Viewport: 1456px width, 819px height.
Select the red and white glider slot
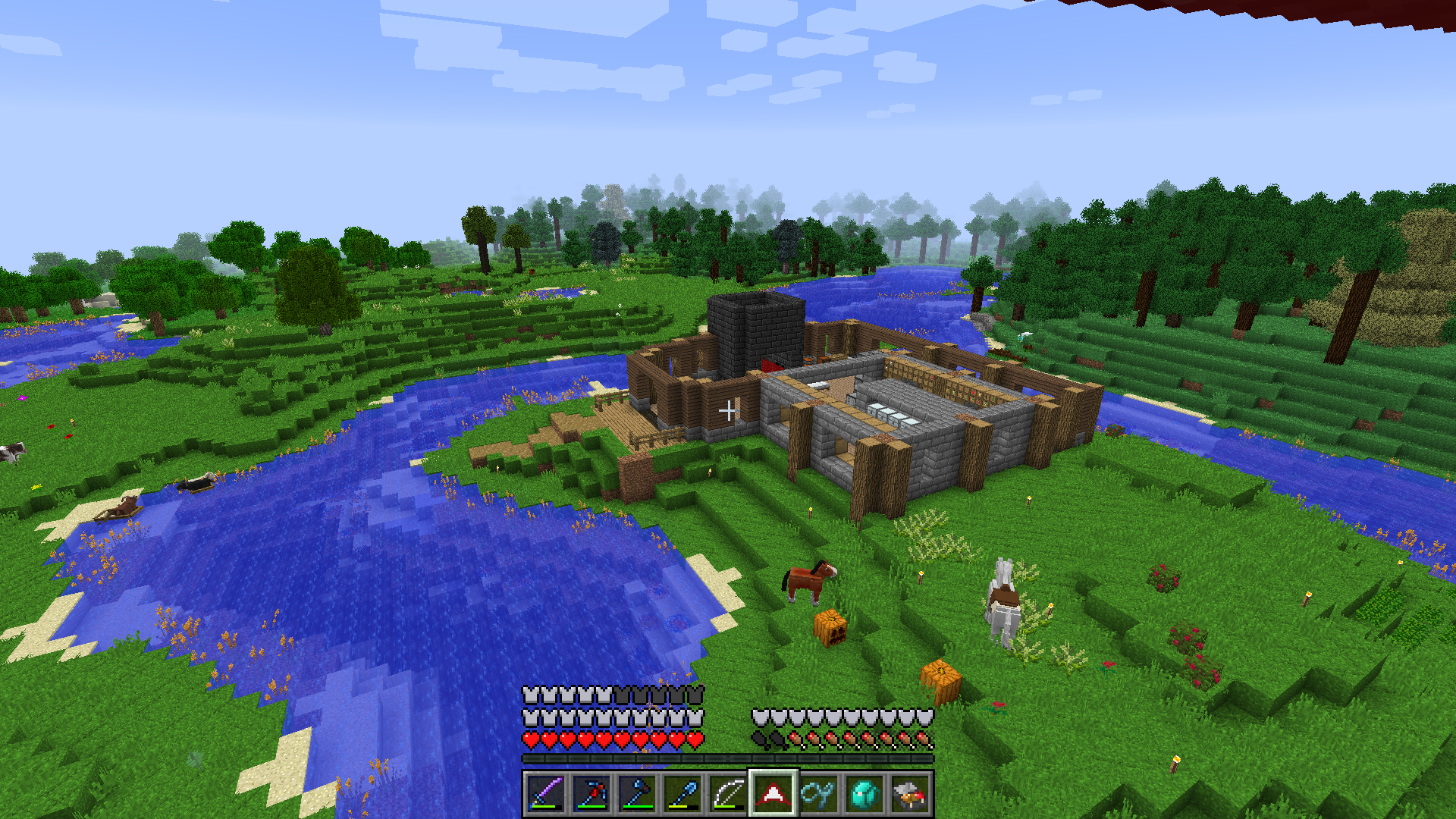[773, 793]
